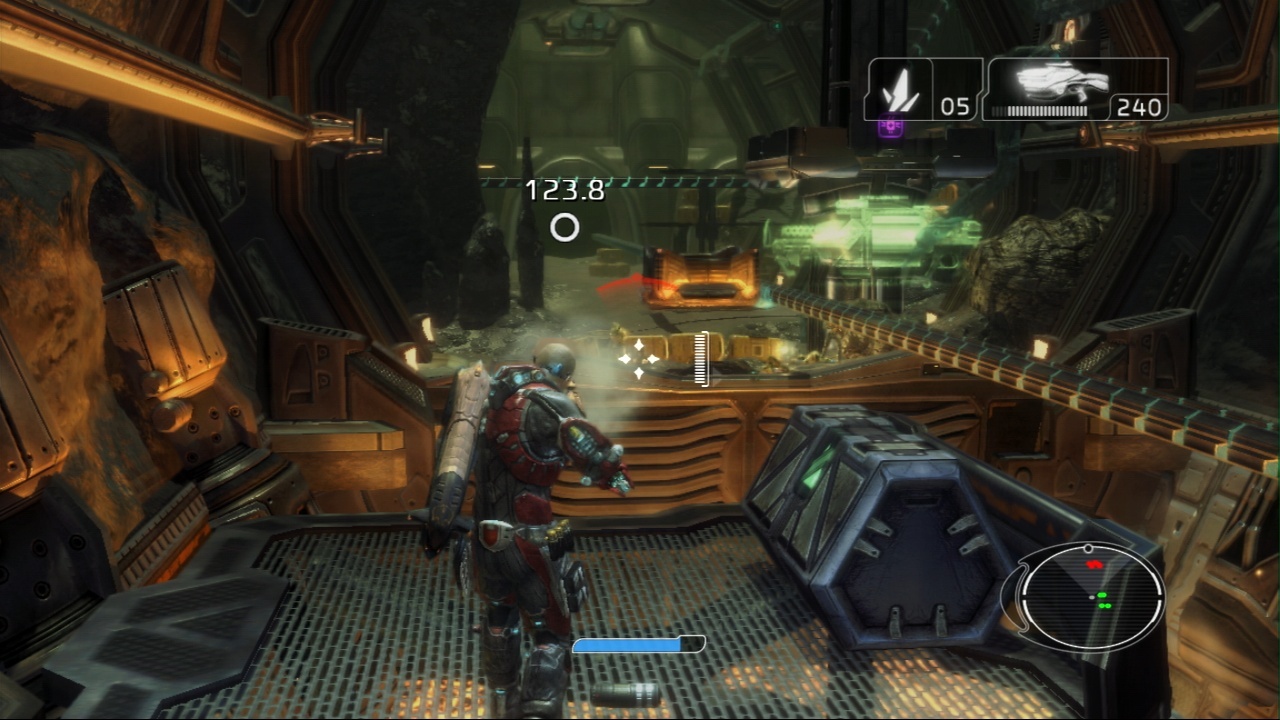Select the equipped rifle weapon slot
Viewport: 1280px width, 720px height.
point(1076,90)
